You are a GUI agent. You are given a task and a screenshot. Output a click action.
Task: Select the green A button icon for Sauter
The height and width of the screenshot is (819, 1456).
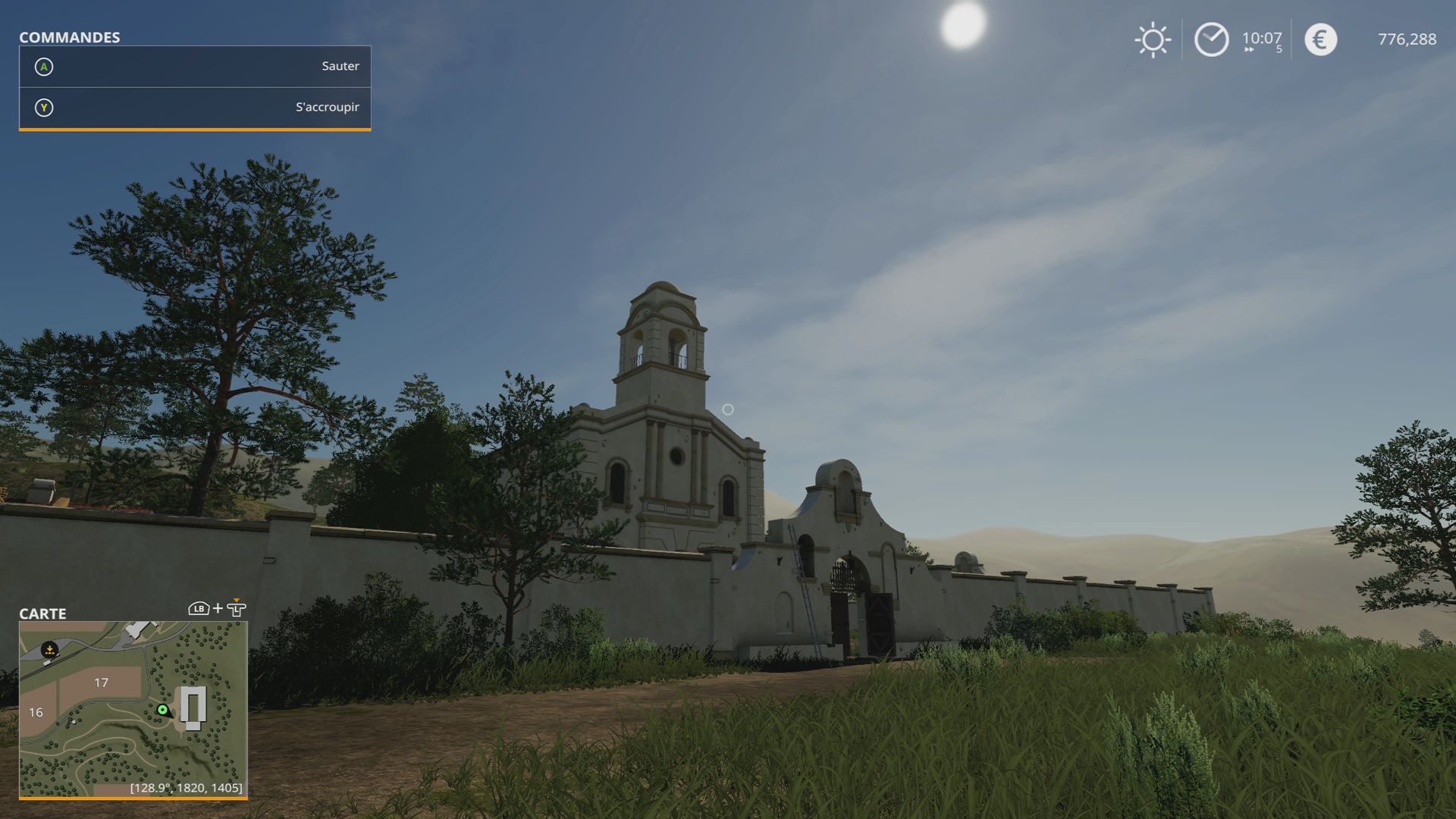tap(45, 66)
